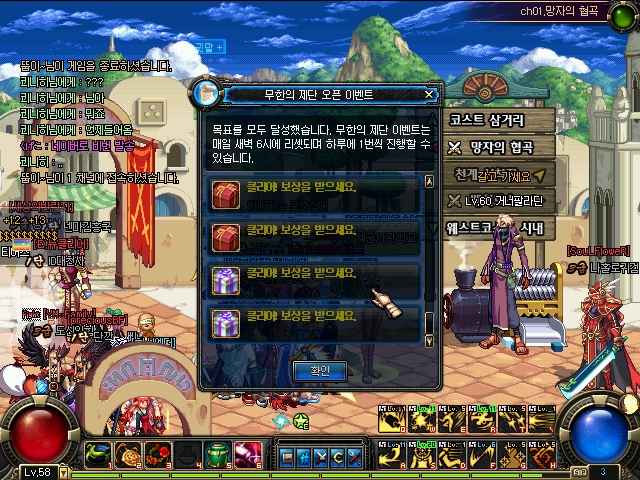
Task: Confirm the event dialog with 확인 button
Action: click(320, 370)
